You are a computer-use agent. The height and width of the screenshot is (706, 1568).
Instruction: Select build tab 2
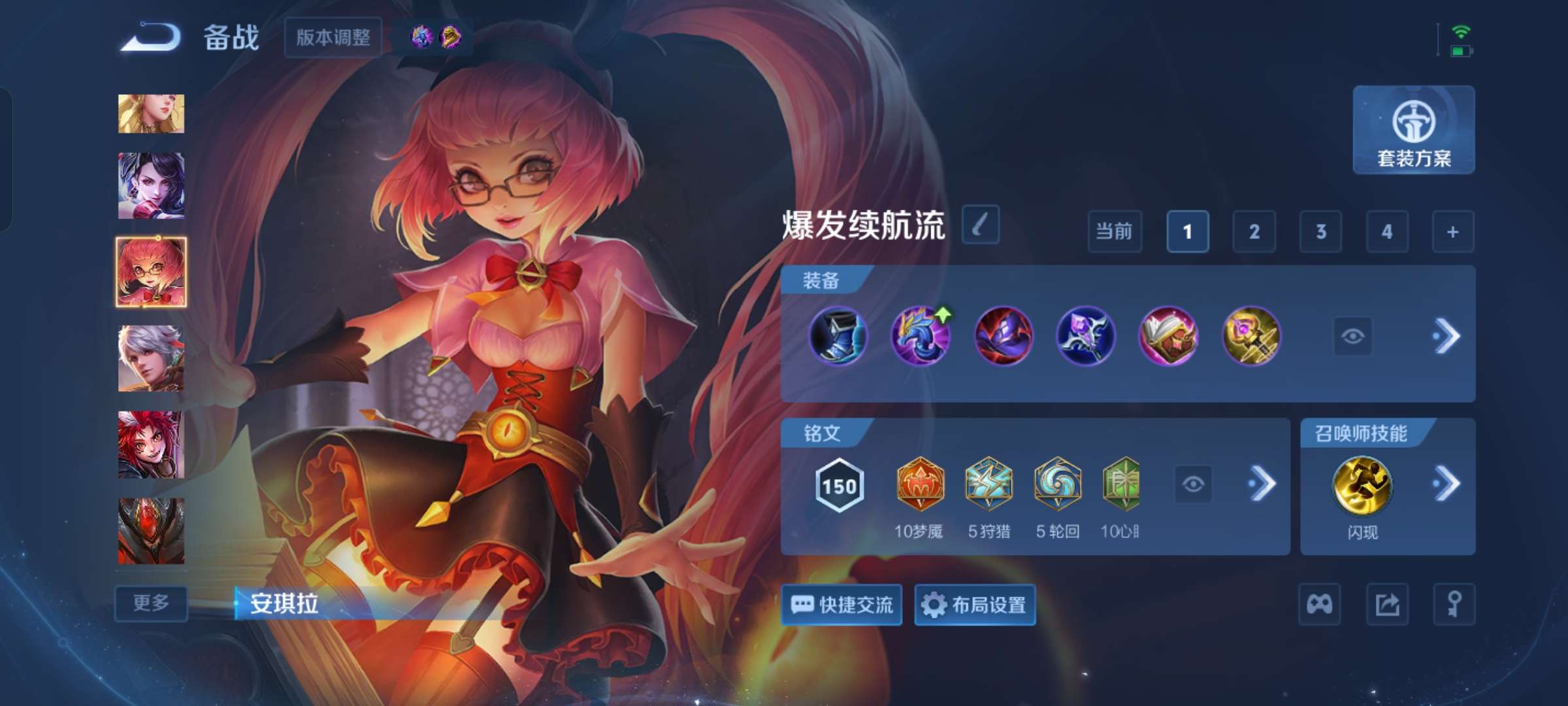(x=1254, y=232)
